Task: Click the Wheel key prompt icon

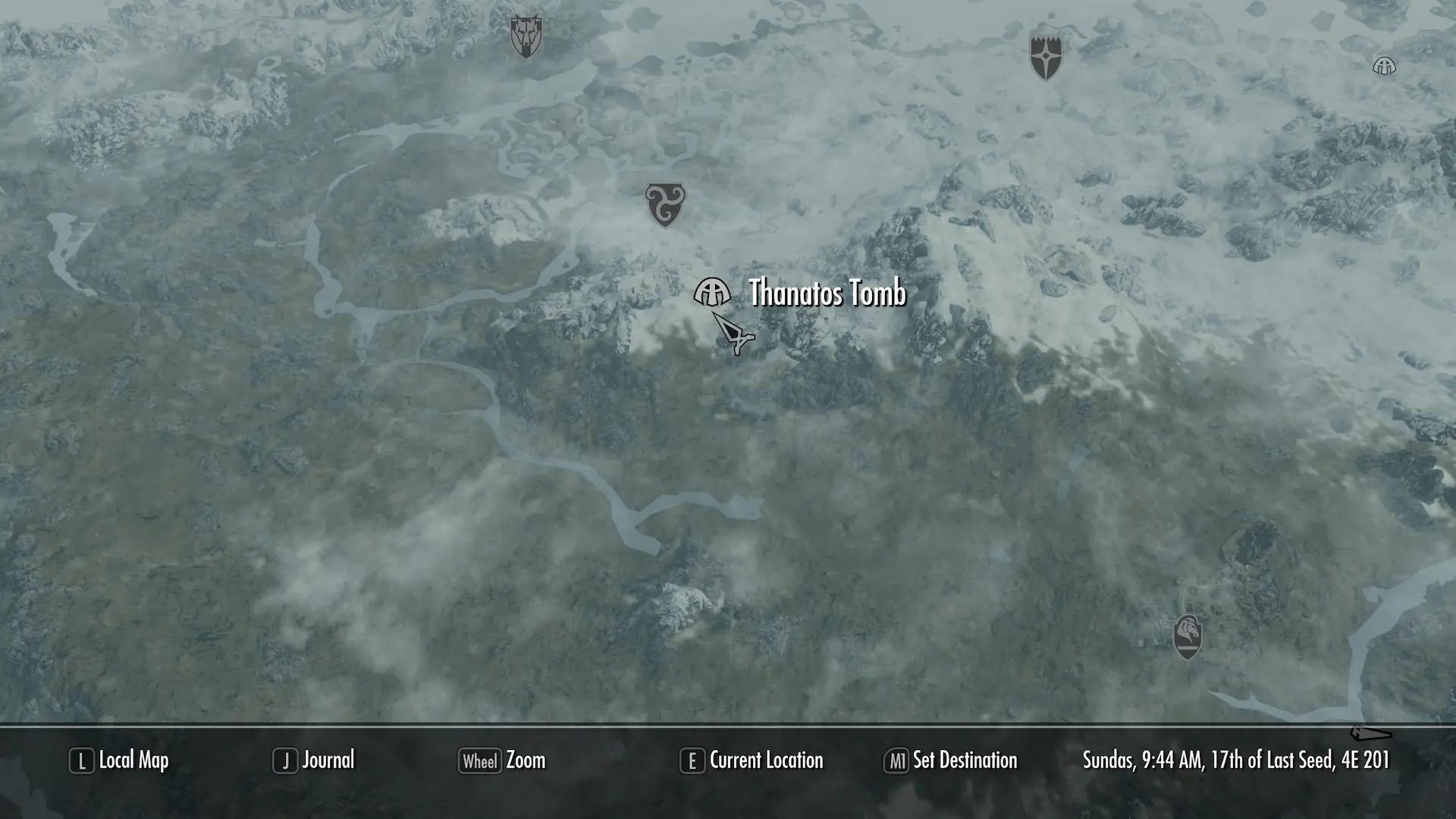Action: (x=479, y=761)
